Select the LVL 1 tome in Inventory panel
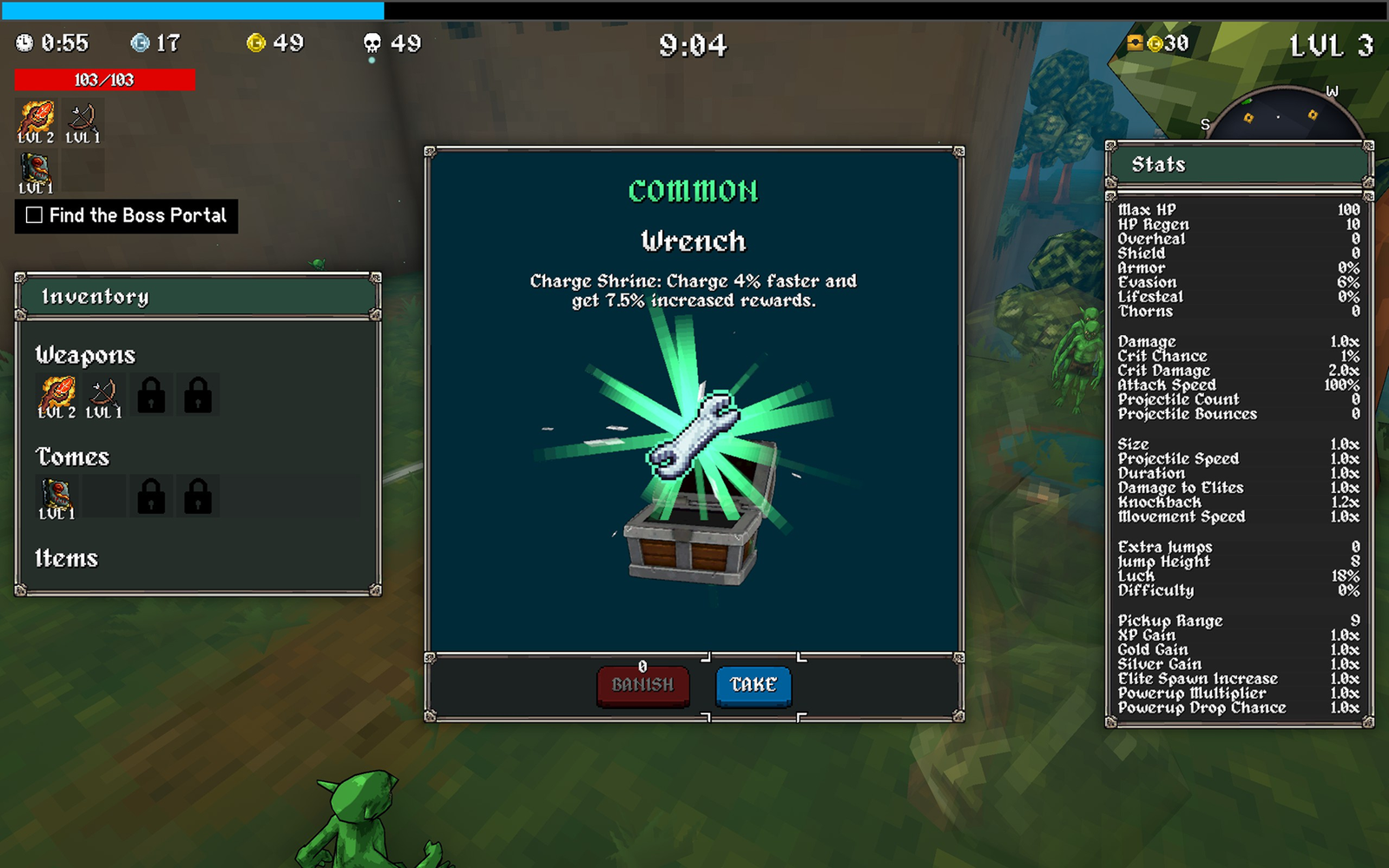Viewport: 1389px width, 868px height. pos(57,496)
